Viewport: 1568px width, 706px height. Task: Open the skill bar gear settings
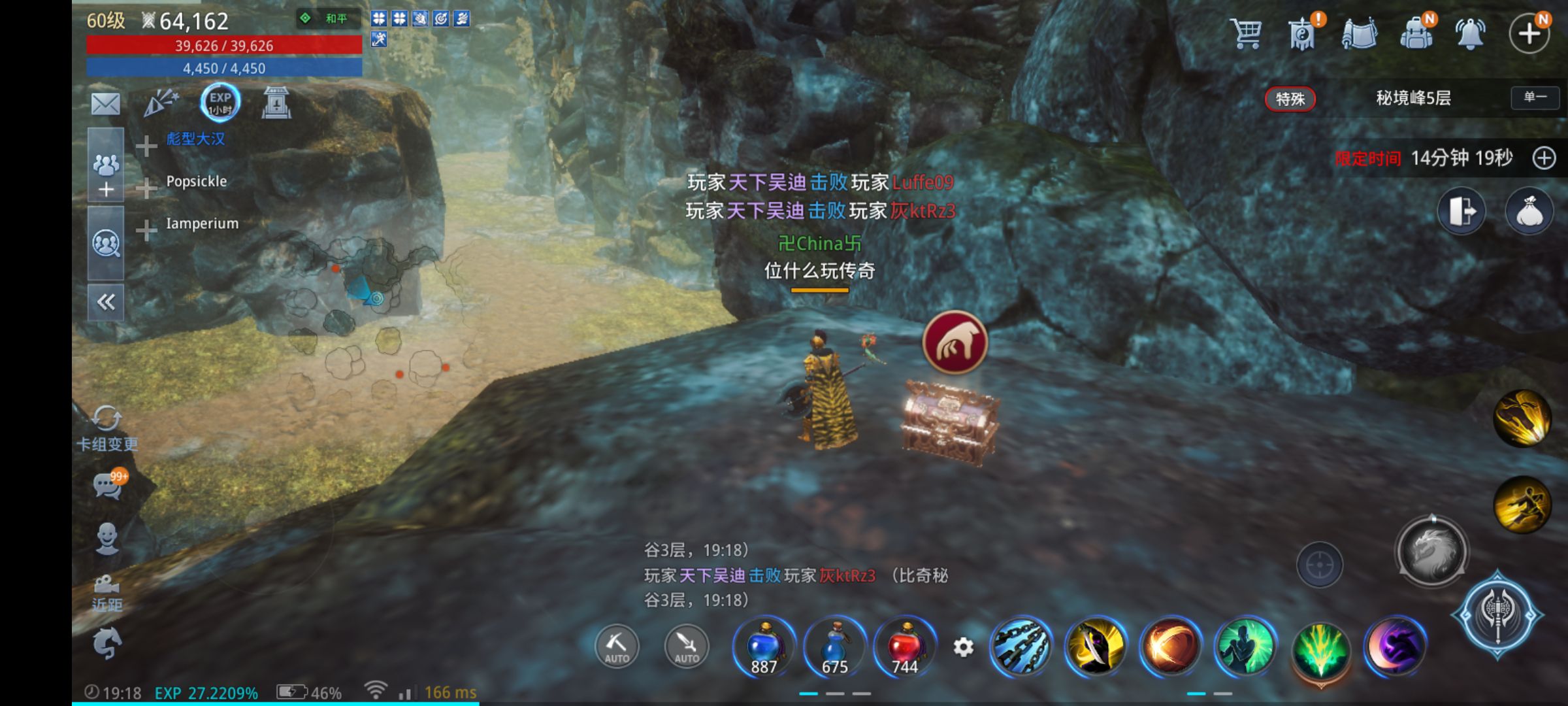click(963, 647)
